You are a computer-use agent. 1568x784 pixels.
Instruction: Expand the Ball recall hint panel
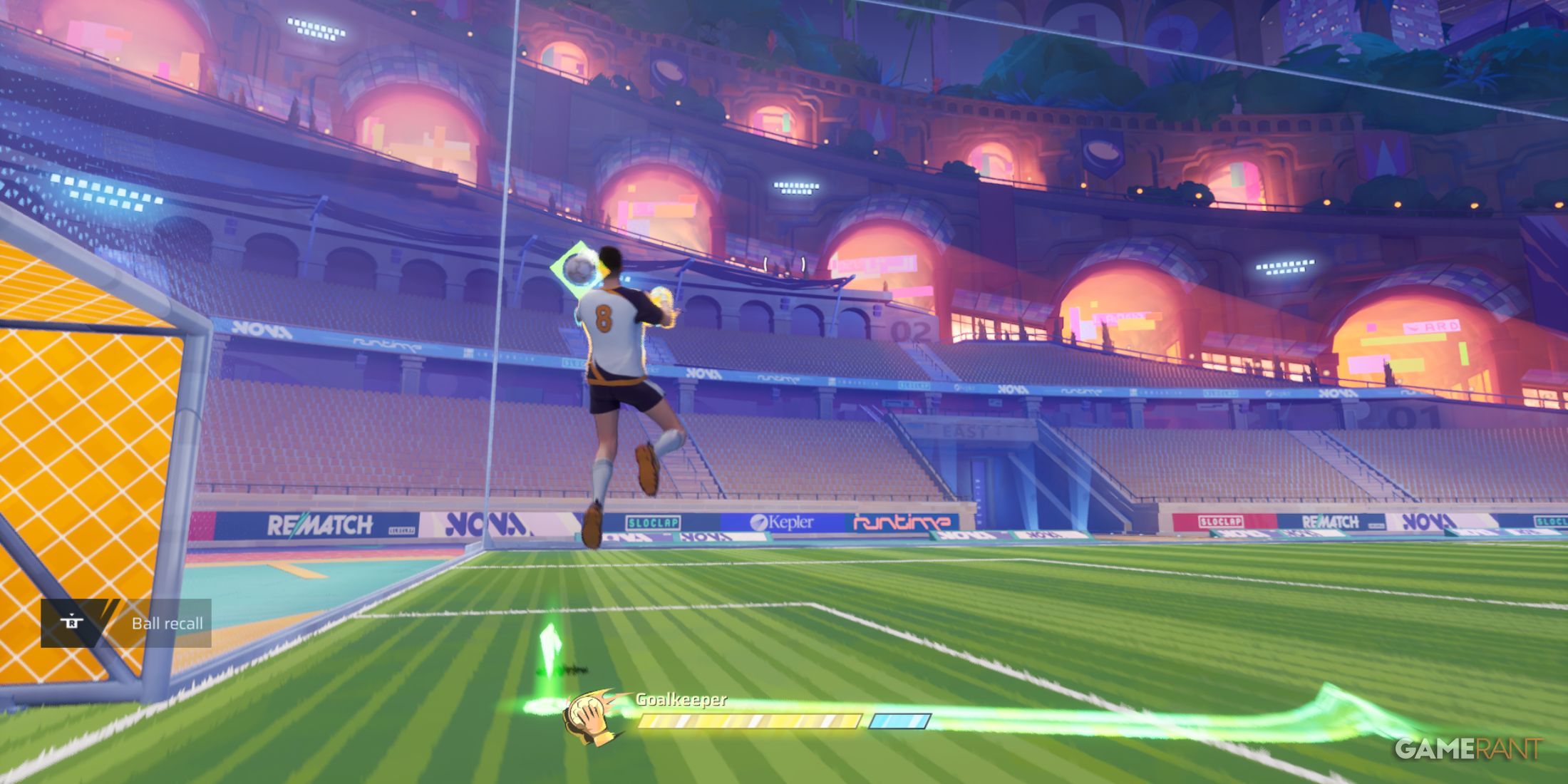point(128,622)
